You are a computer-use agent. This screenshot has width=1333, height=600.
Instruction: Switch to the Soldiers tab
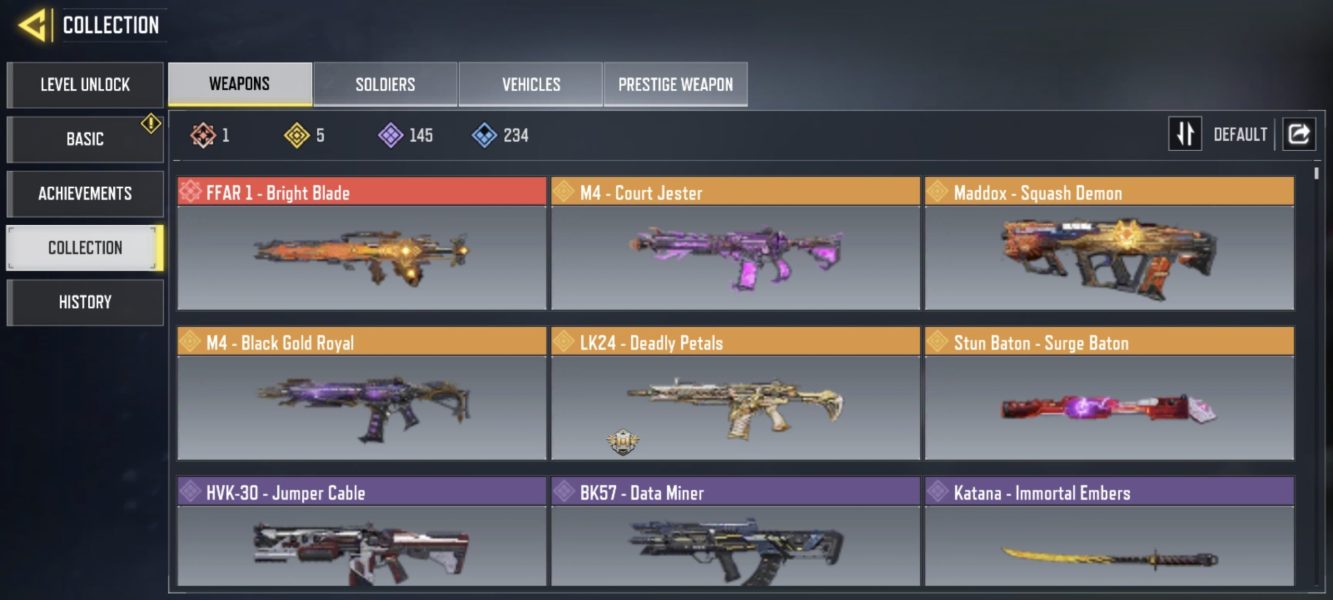(385, 85)
